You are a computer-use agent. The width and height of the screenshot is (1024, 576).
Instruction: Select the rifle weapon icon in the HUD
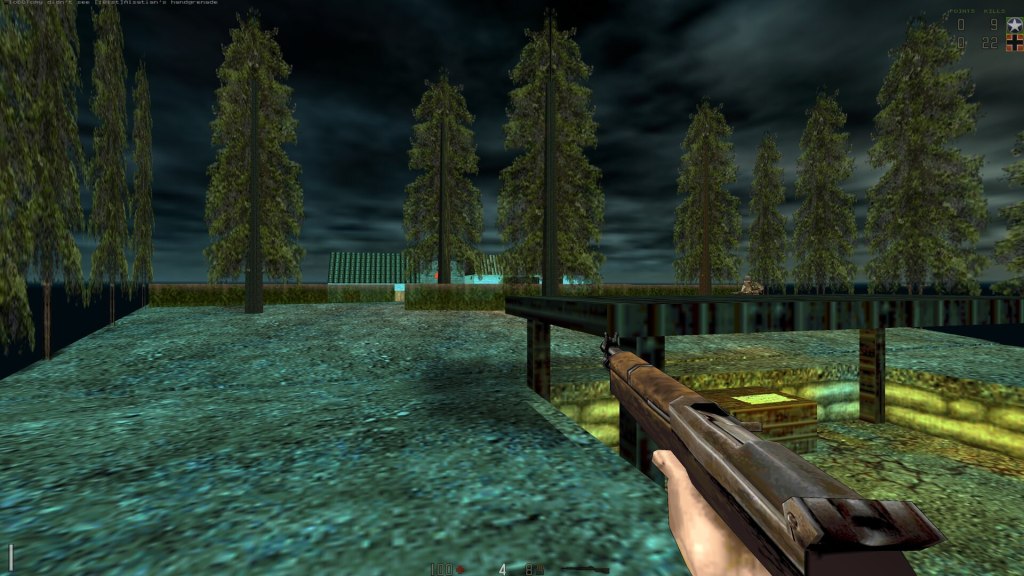583,569
